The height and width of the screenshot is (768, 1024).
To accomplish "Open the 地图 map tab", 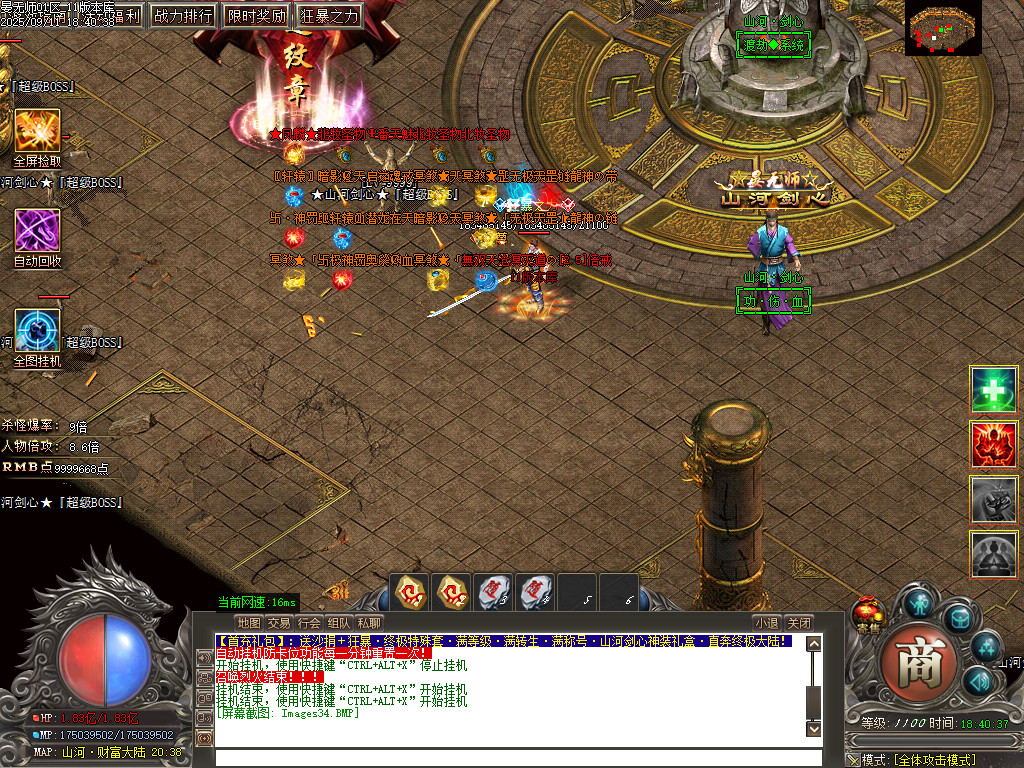I will (249, 622).
